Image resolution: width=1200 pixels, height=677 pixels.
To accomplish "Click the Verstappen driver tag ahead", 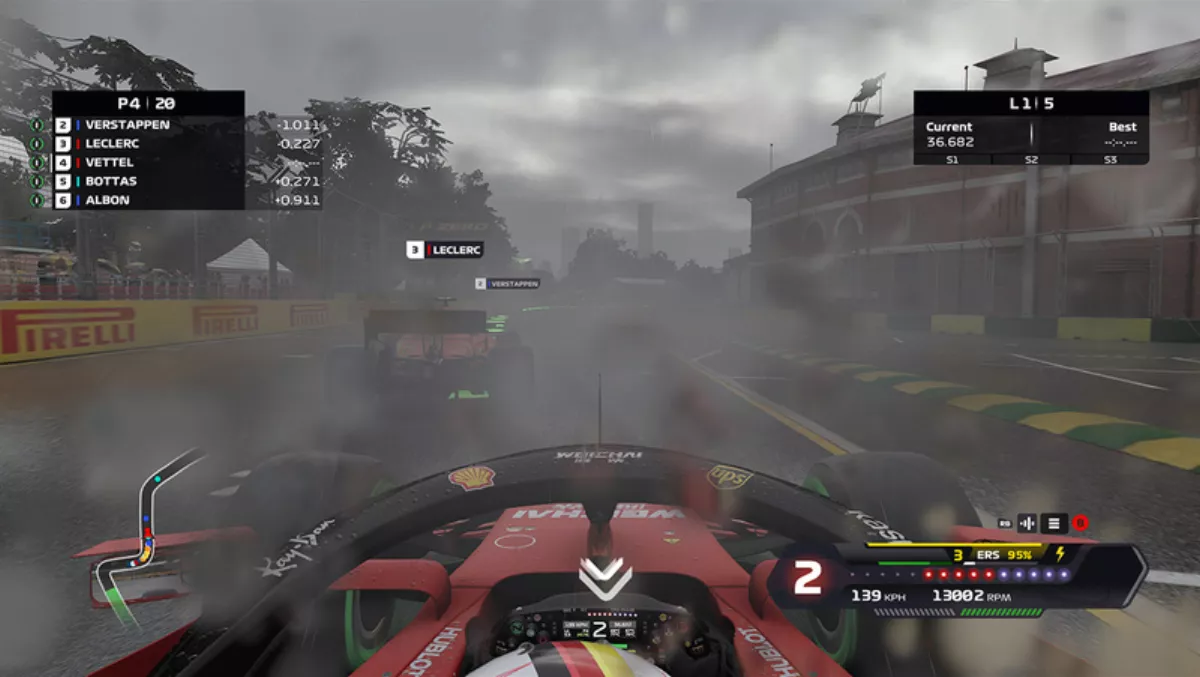I will tap(507, 284).
